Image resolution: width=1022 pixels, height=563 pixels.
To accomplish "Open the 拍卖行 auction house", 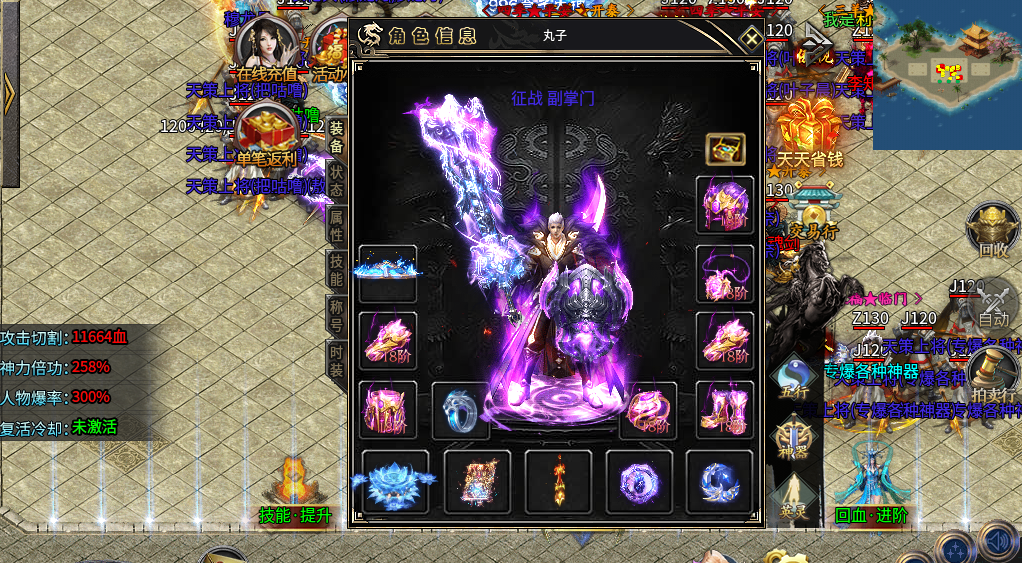I will pyautogui.click(x=993, y=372).
